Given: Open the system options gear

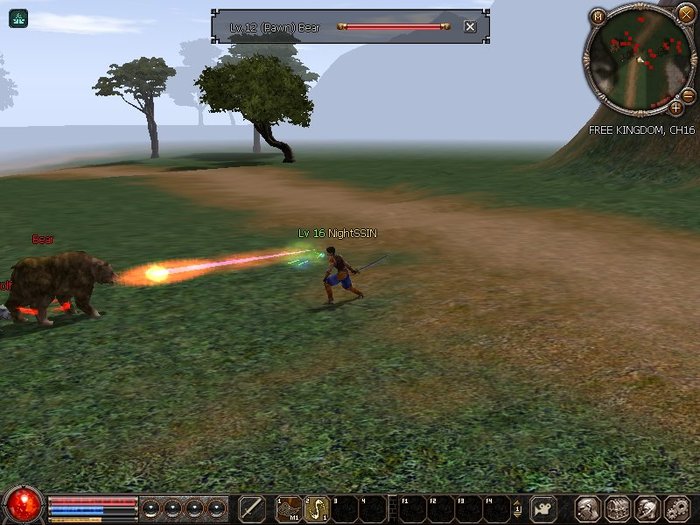Looking at the screenshot, I should [677, 508].
